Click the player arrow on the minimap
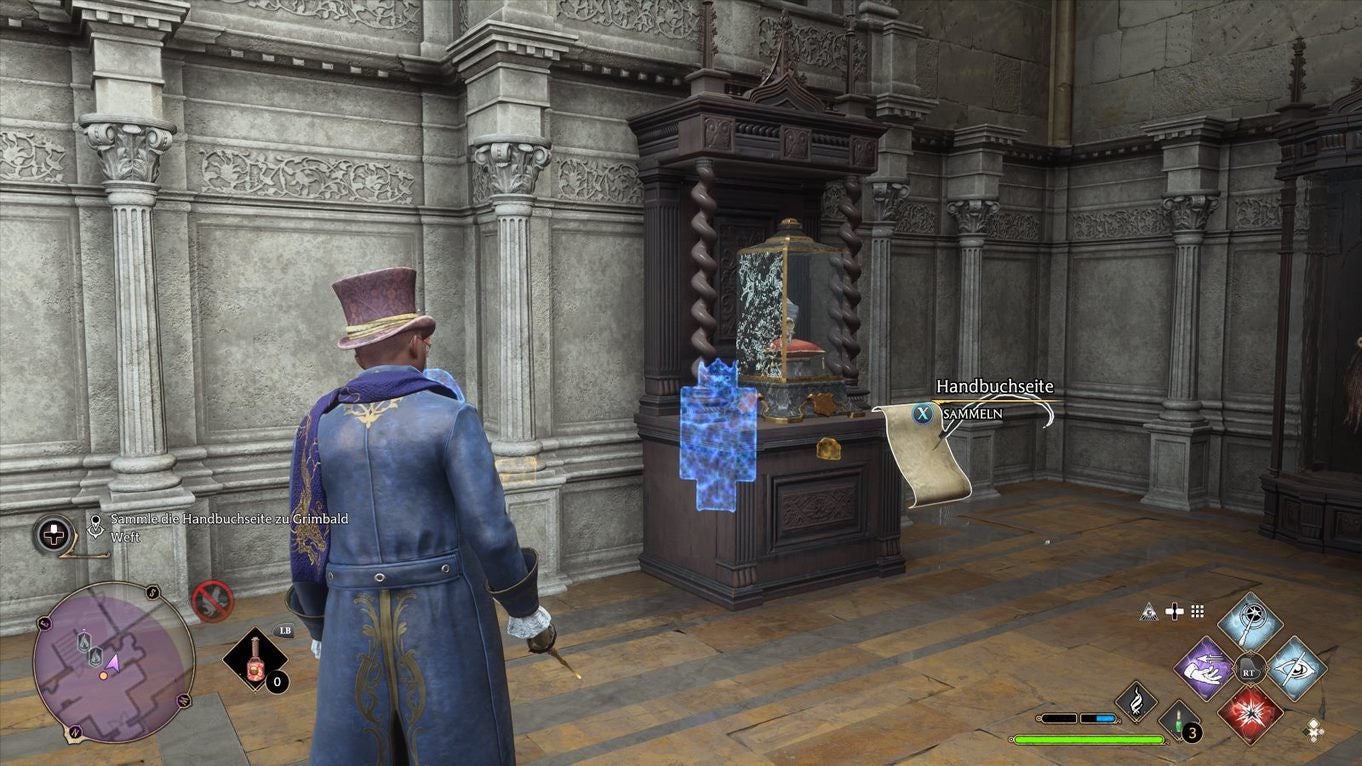This screenshot has height=766, width=1362. [113, 665]
